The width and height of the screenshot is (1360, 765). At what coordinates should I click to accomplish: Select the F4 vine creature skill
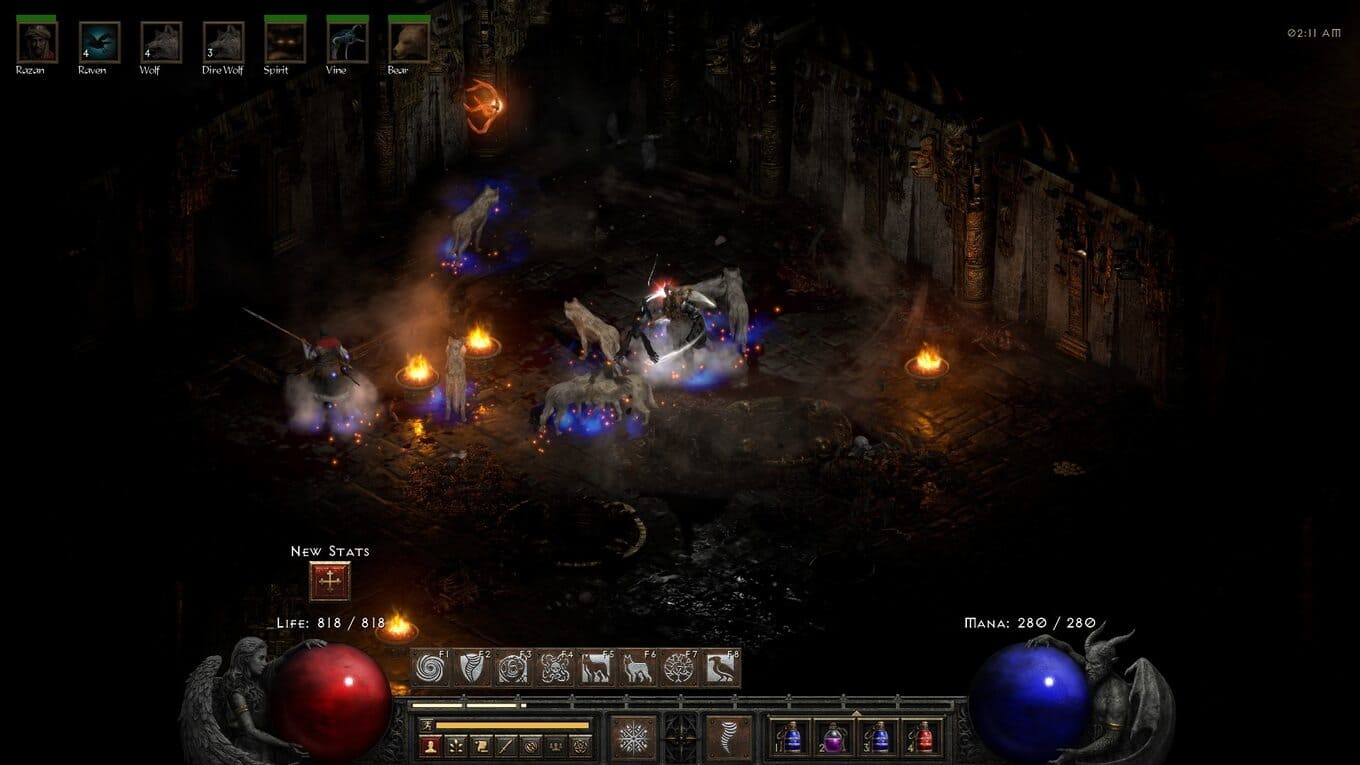pyautogui.click(x=555, y=668)
